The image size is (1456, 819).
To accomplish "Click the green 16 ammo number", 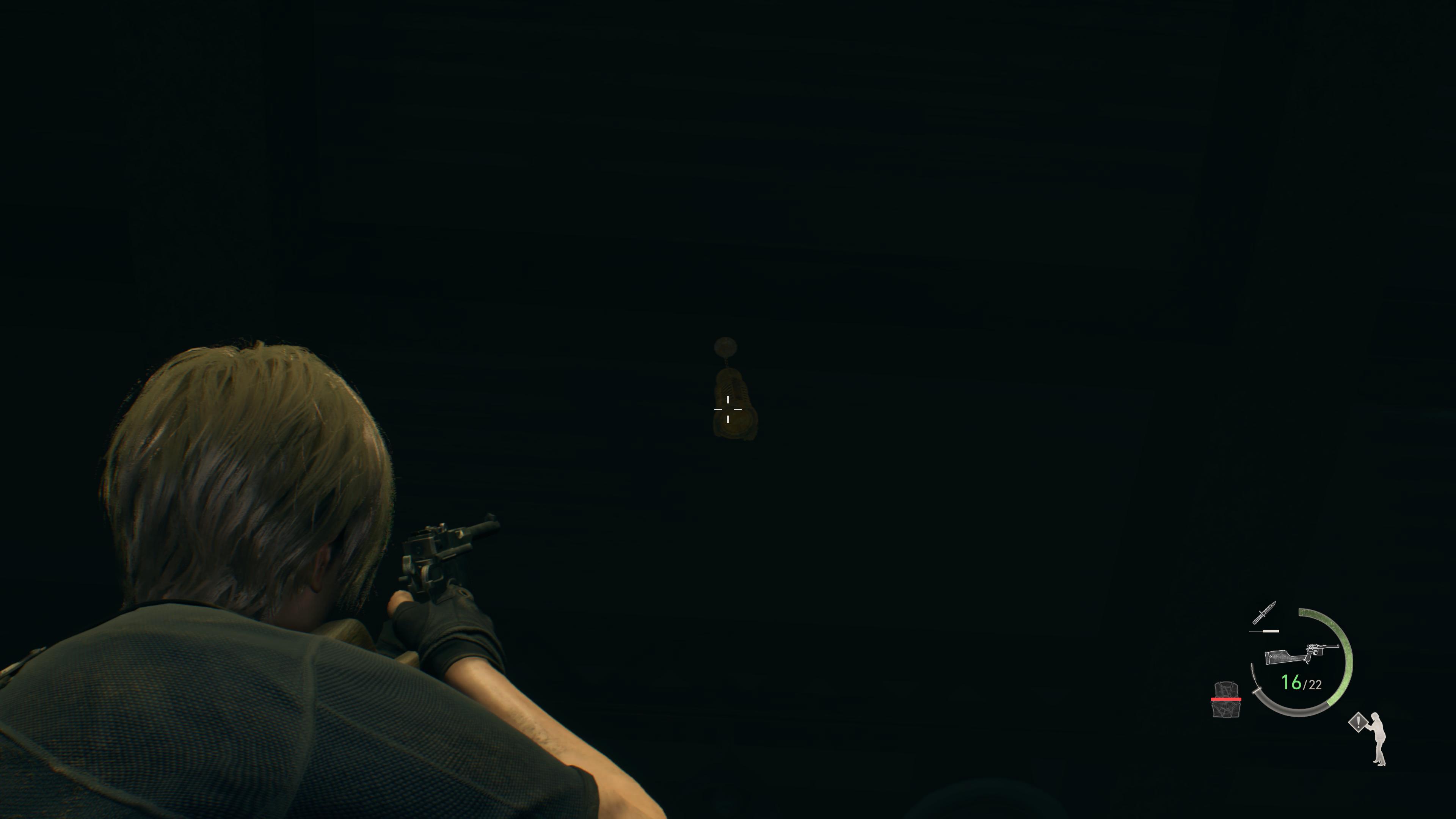I will tap(1291, 682).
